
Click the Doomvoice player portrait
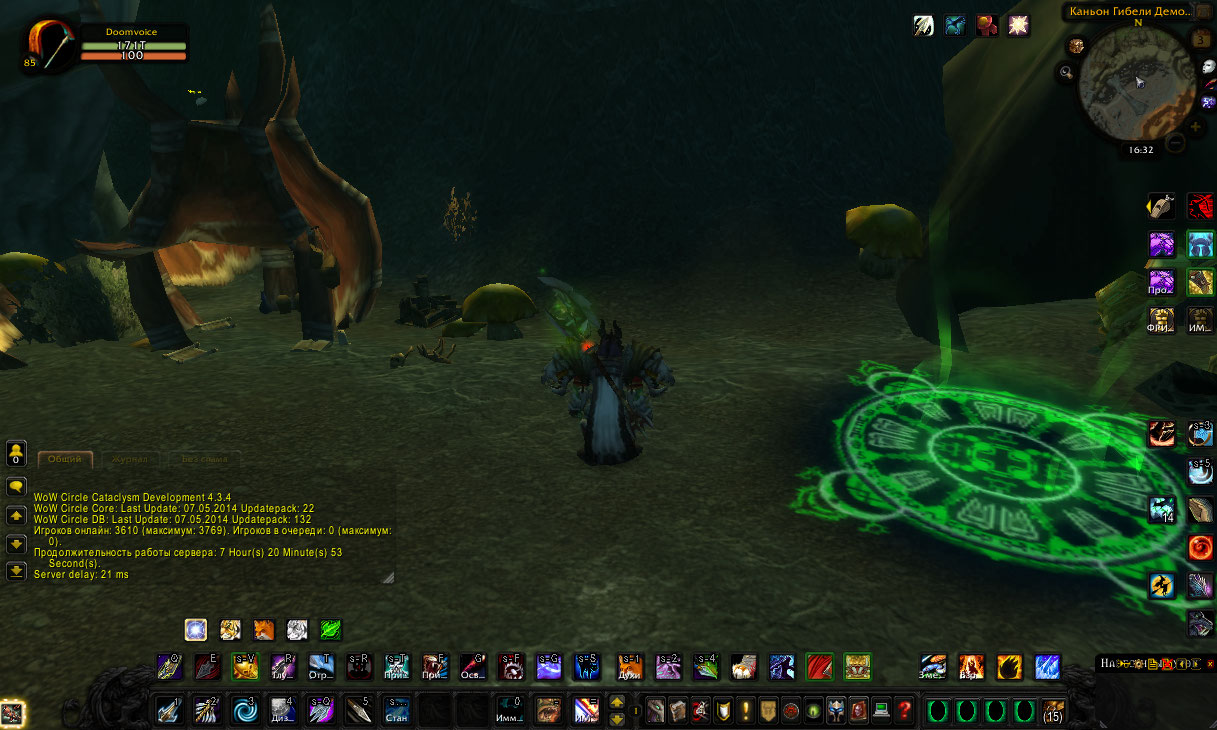[x=52, y=47]
